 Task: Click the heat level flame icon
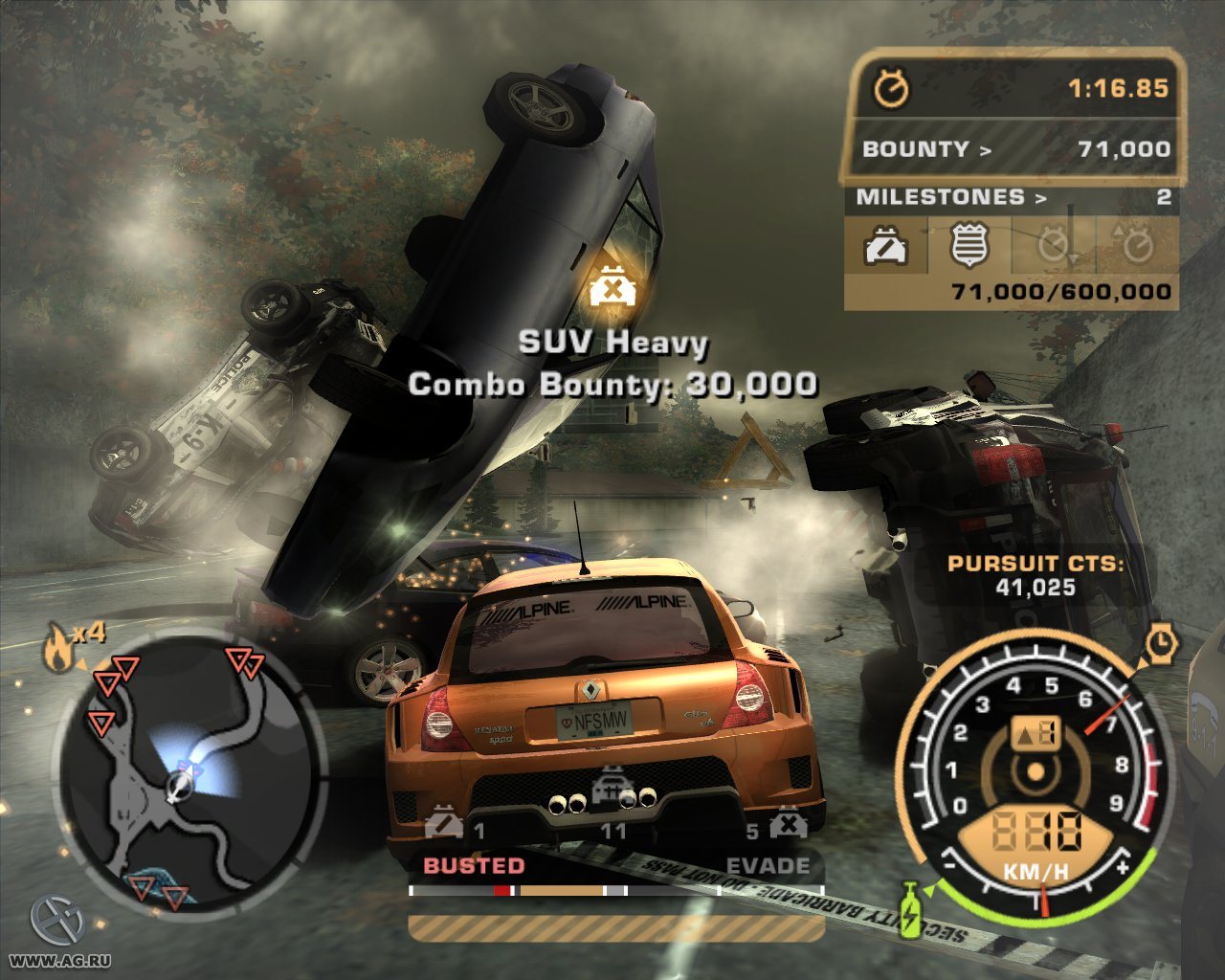(x=59, y=649)
